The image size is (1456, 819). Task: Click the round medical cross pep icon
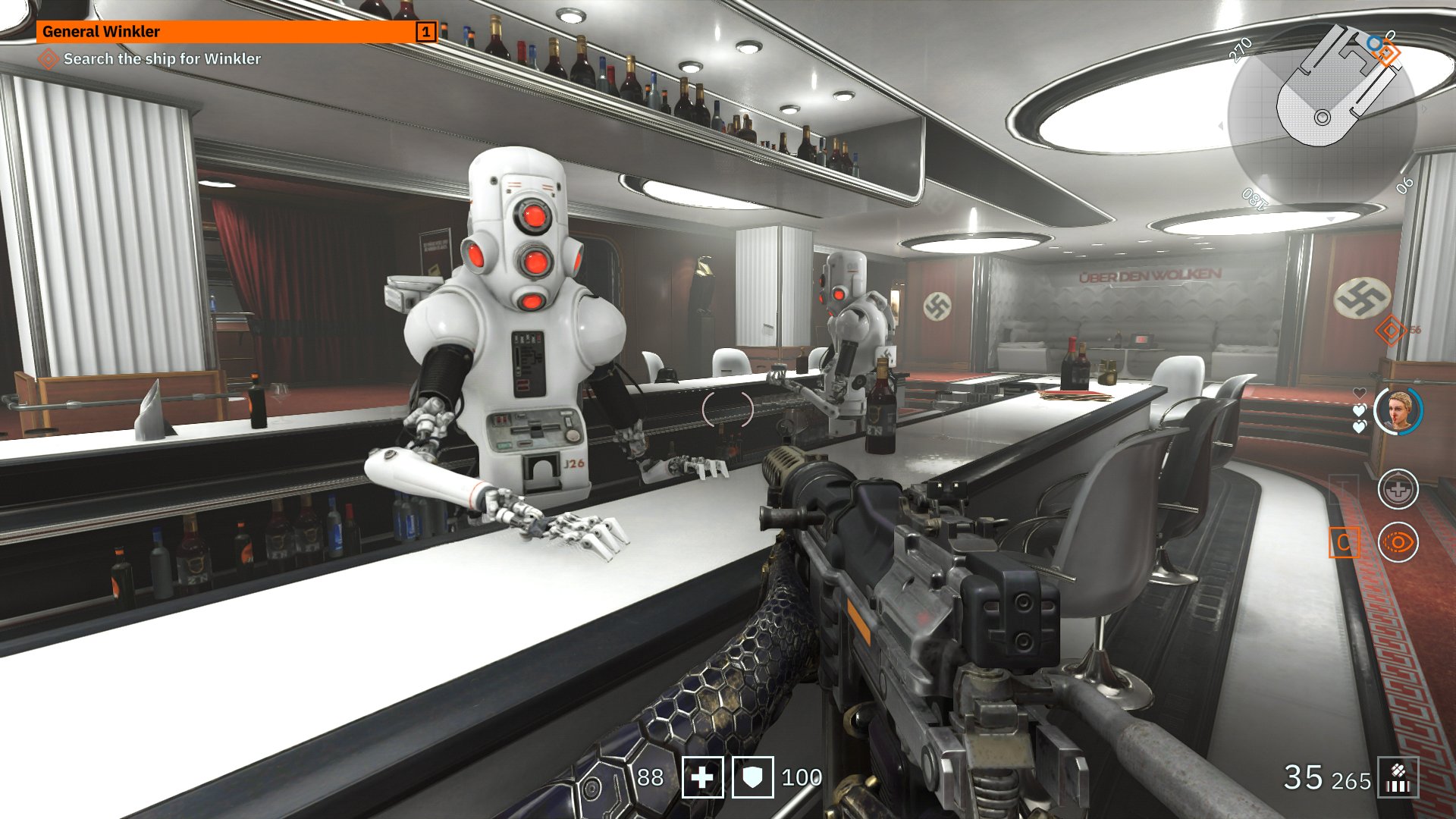(1398, 489)
